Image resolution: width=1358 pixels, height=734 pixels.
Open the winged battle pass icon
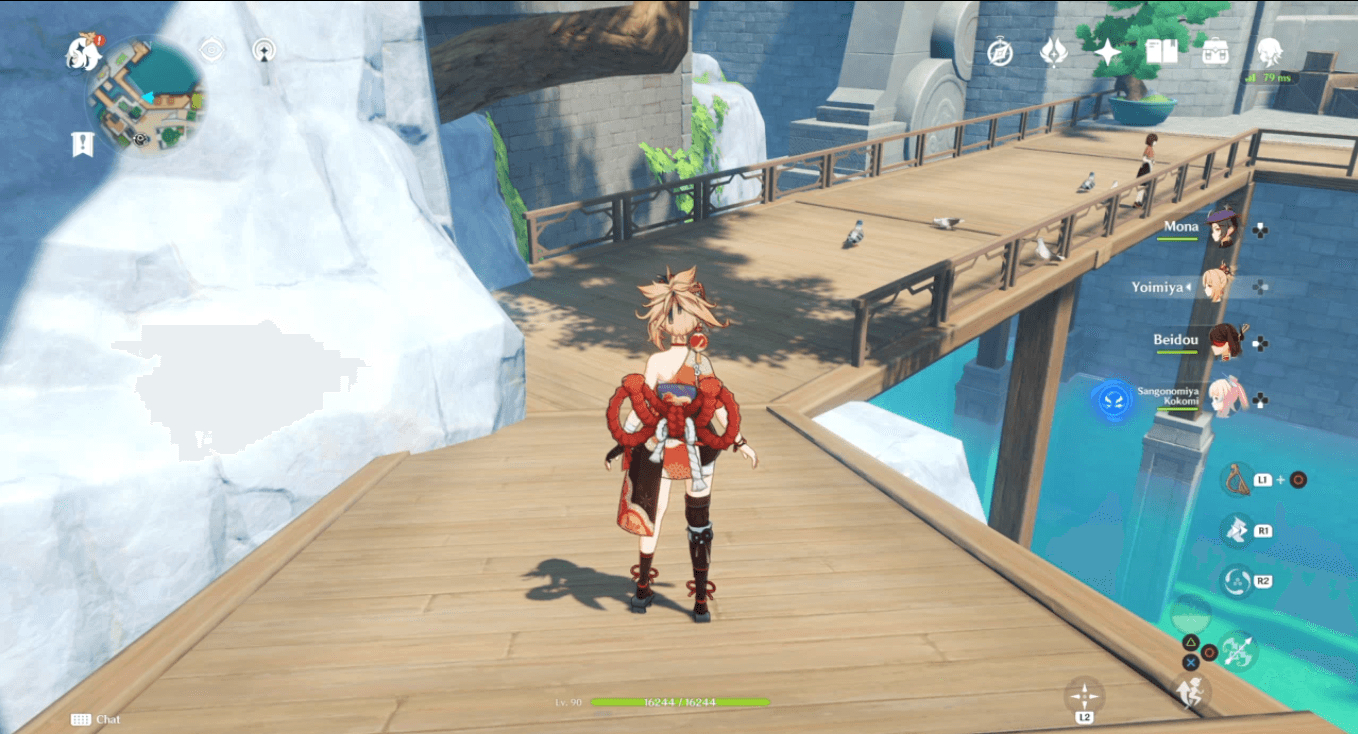click(1053, 51)
